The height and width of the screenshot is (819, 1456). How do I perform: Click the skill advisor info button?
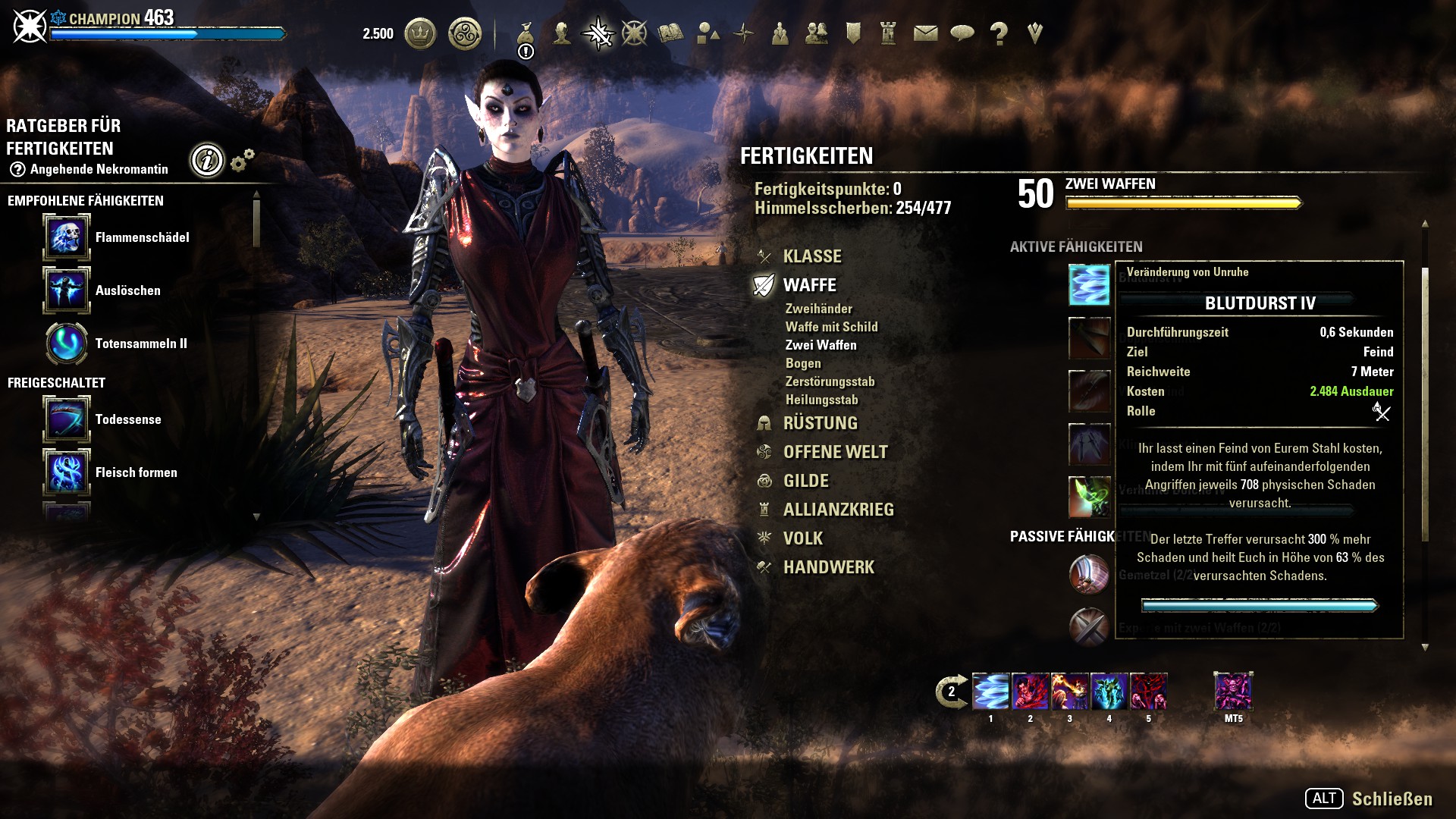point(207,160)
